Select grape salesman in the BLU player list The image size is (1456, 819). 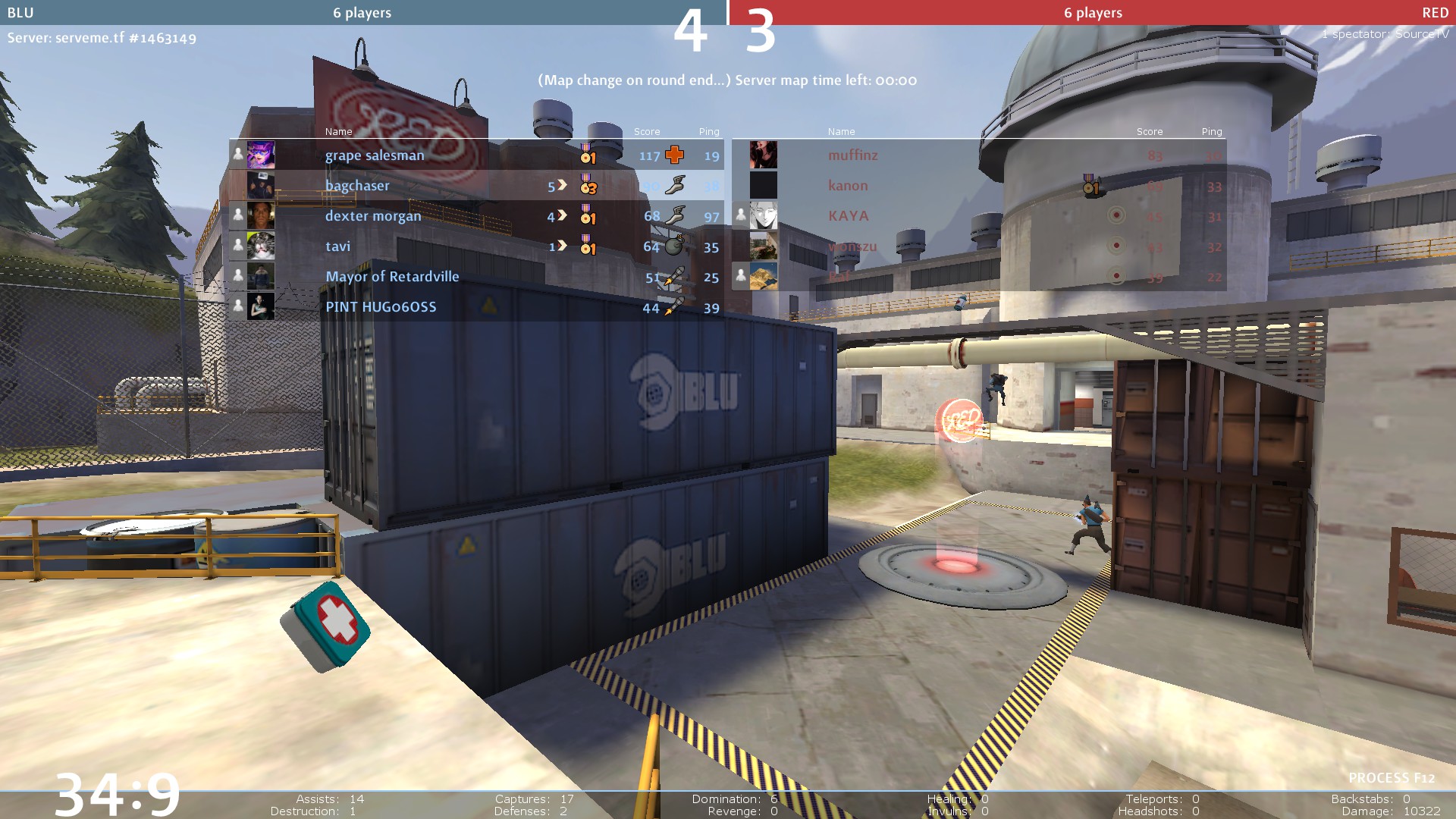375,155
